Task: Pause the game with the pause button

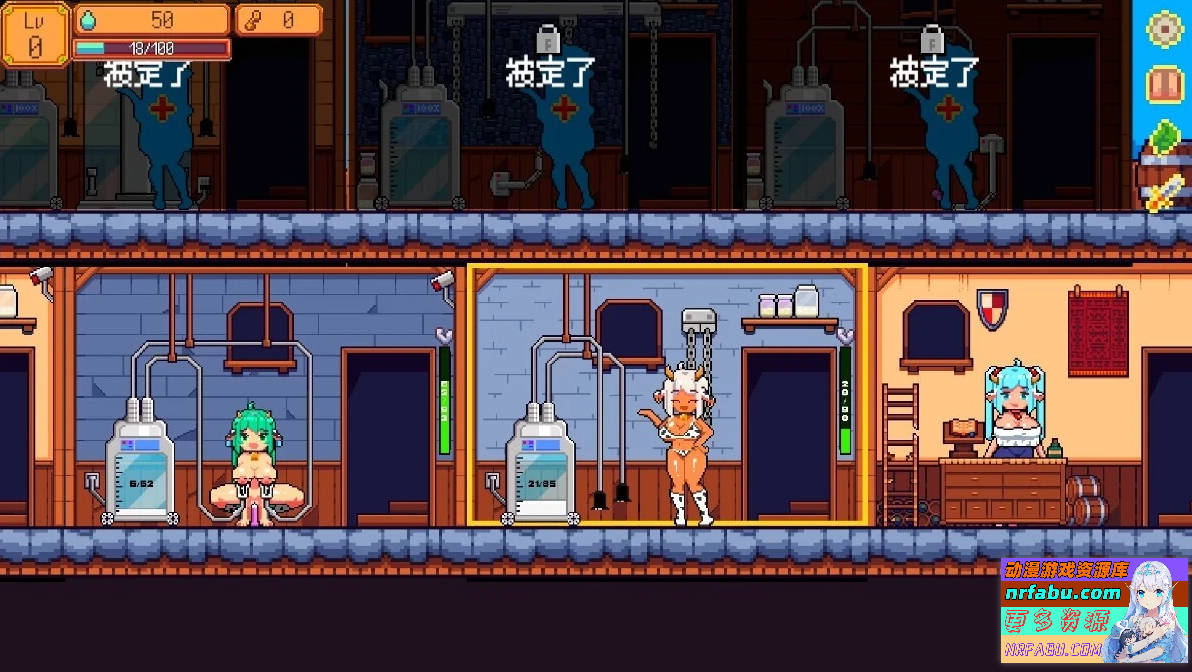Action: click(1165, 84)
